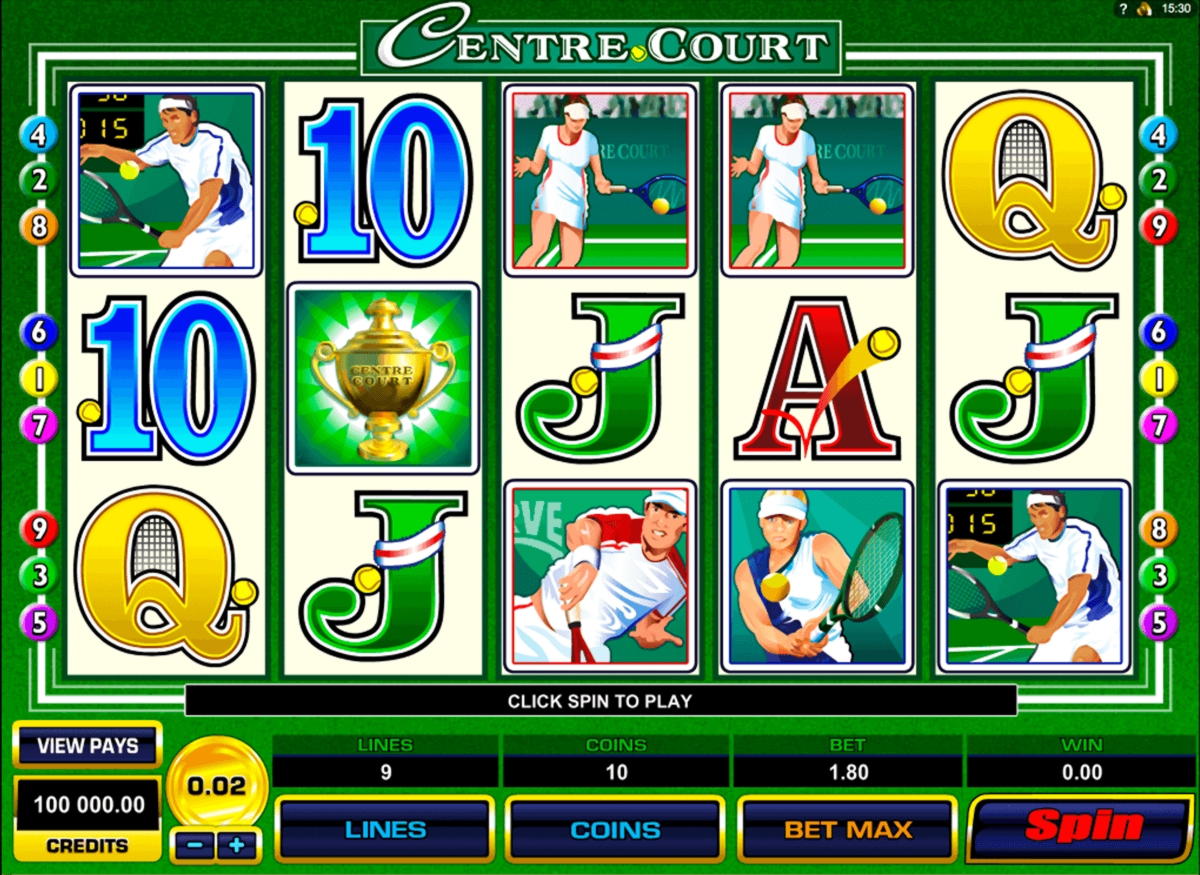Screen dimensions: 1200x875
Task: Click the gold bell icon beside the clock
Action: (1146, 8)
